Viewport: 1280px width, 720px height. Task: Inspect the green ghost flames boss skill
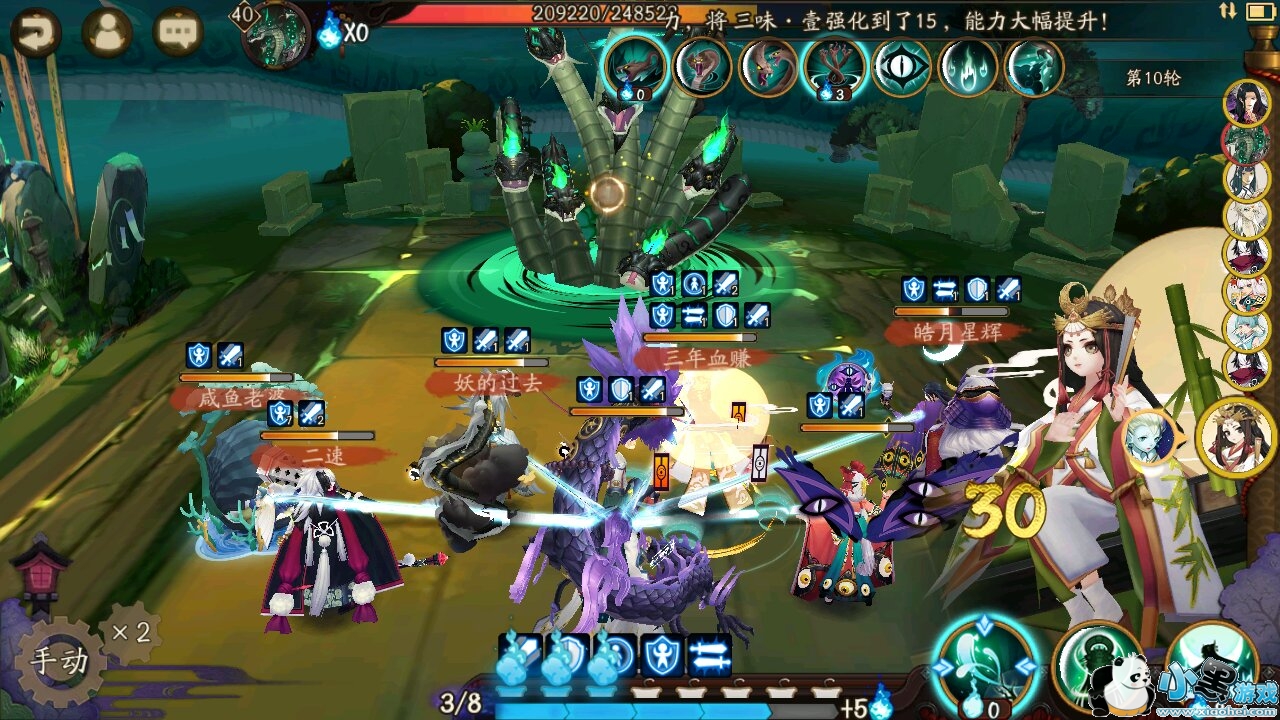click(967, 67)
